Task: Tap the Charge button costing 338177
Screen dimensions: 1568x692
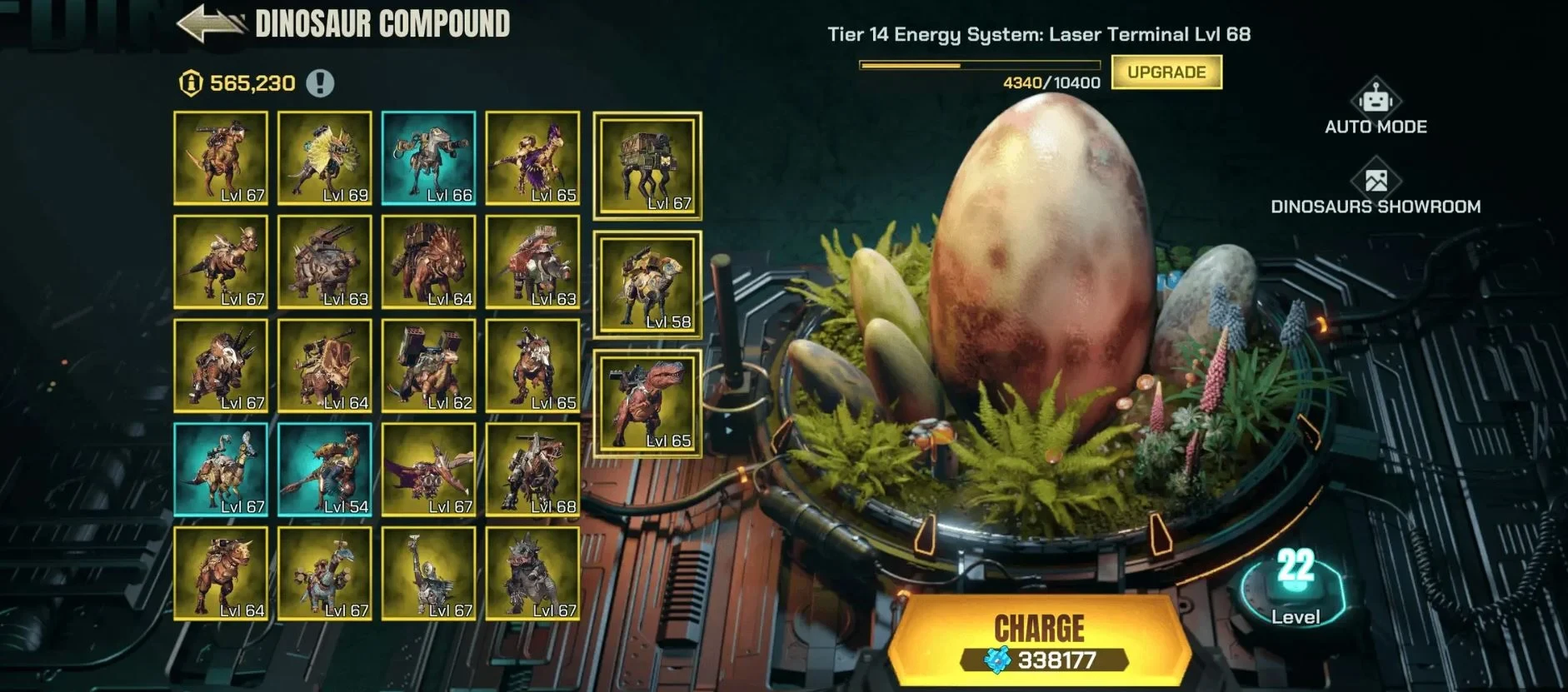Action: [1040, 640]
